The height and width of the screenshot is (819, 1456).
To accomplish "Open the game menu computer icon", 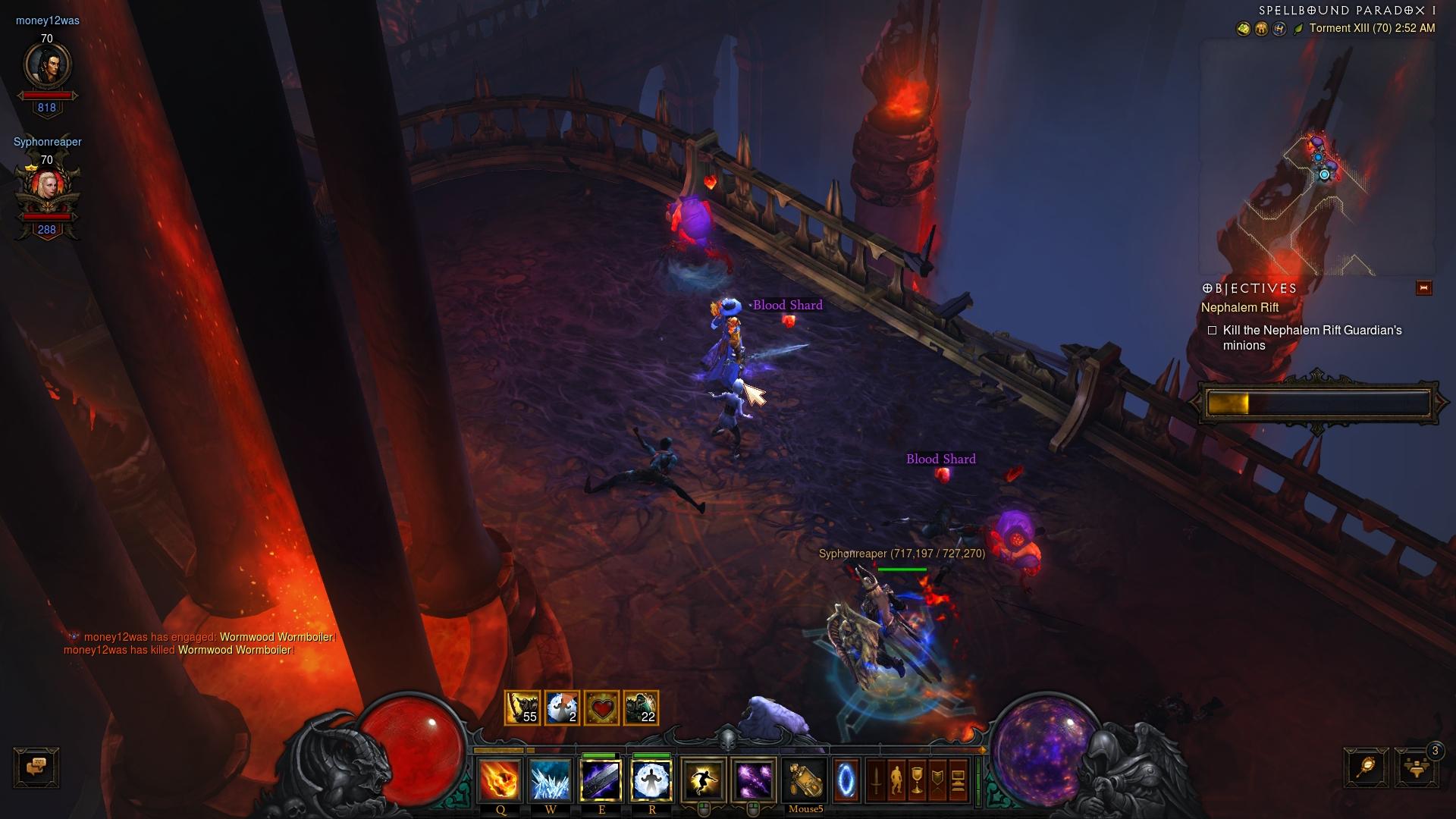I will pos(958,780).
